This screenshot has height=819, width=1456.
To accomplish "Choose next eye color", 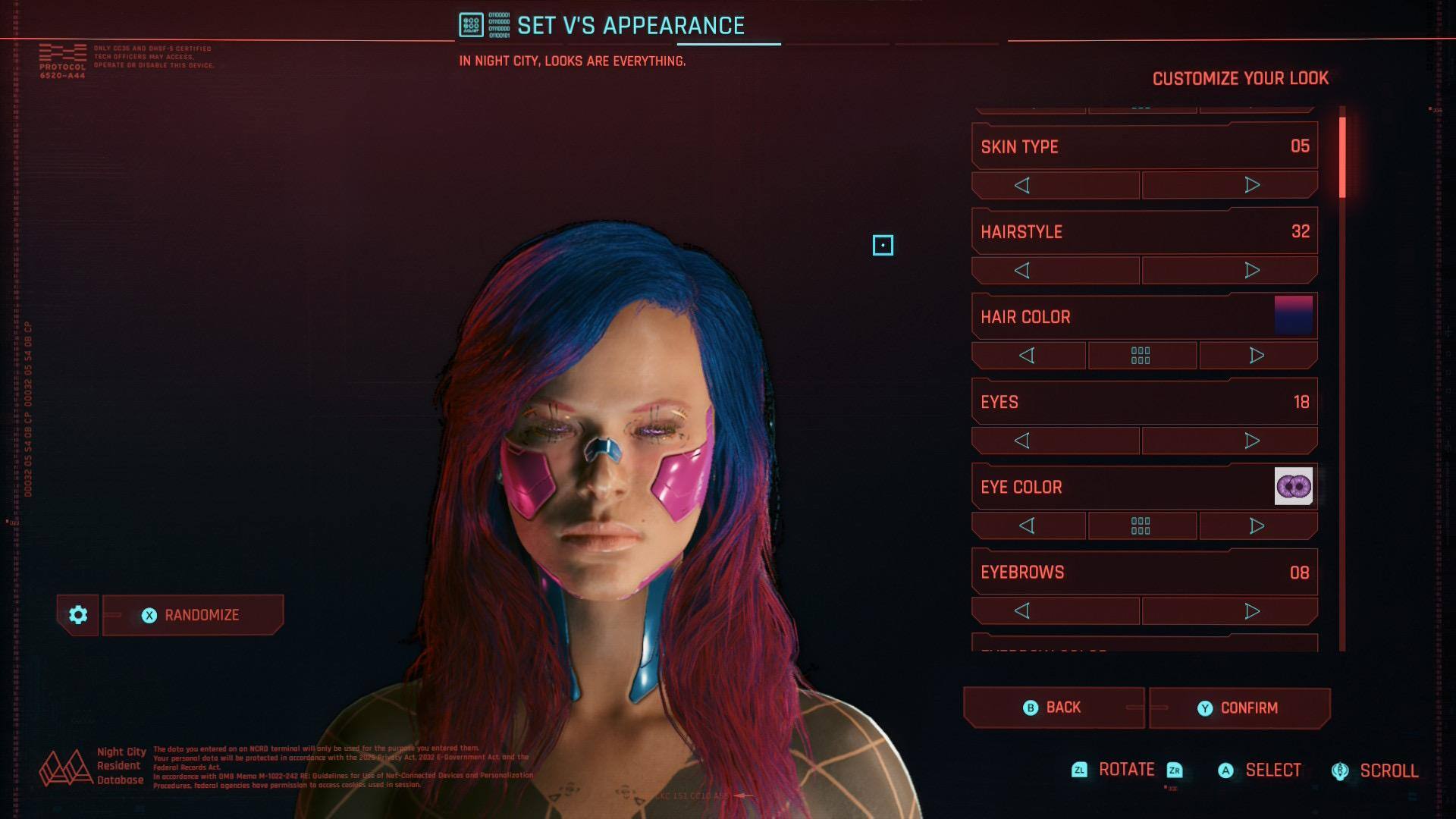I will (1257, 526).
